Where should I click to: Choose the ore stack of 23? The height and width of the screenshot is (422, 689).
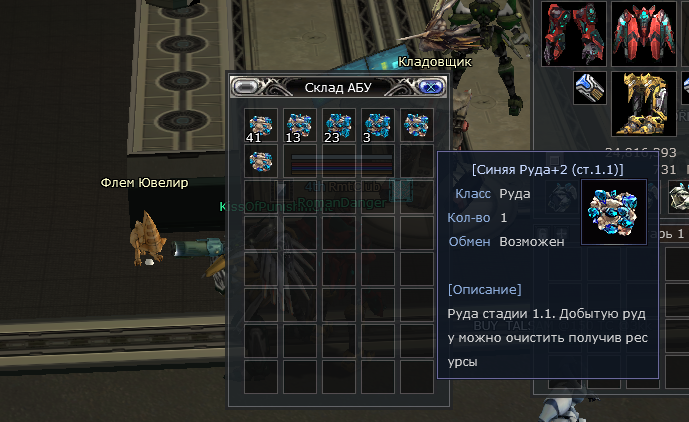[x=338, y=125]
